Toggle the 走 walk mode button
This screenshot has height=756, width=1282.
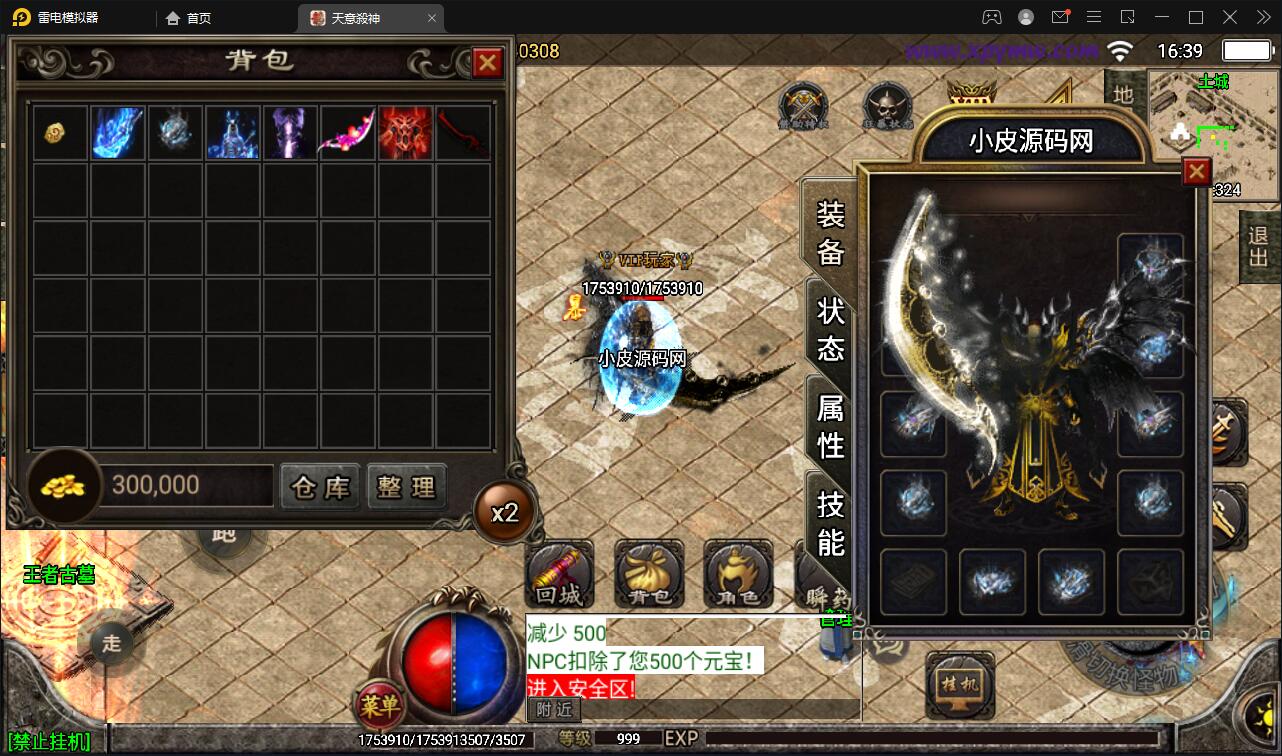[x=110, y=645]
